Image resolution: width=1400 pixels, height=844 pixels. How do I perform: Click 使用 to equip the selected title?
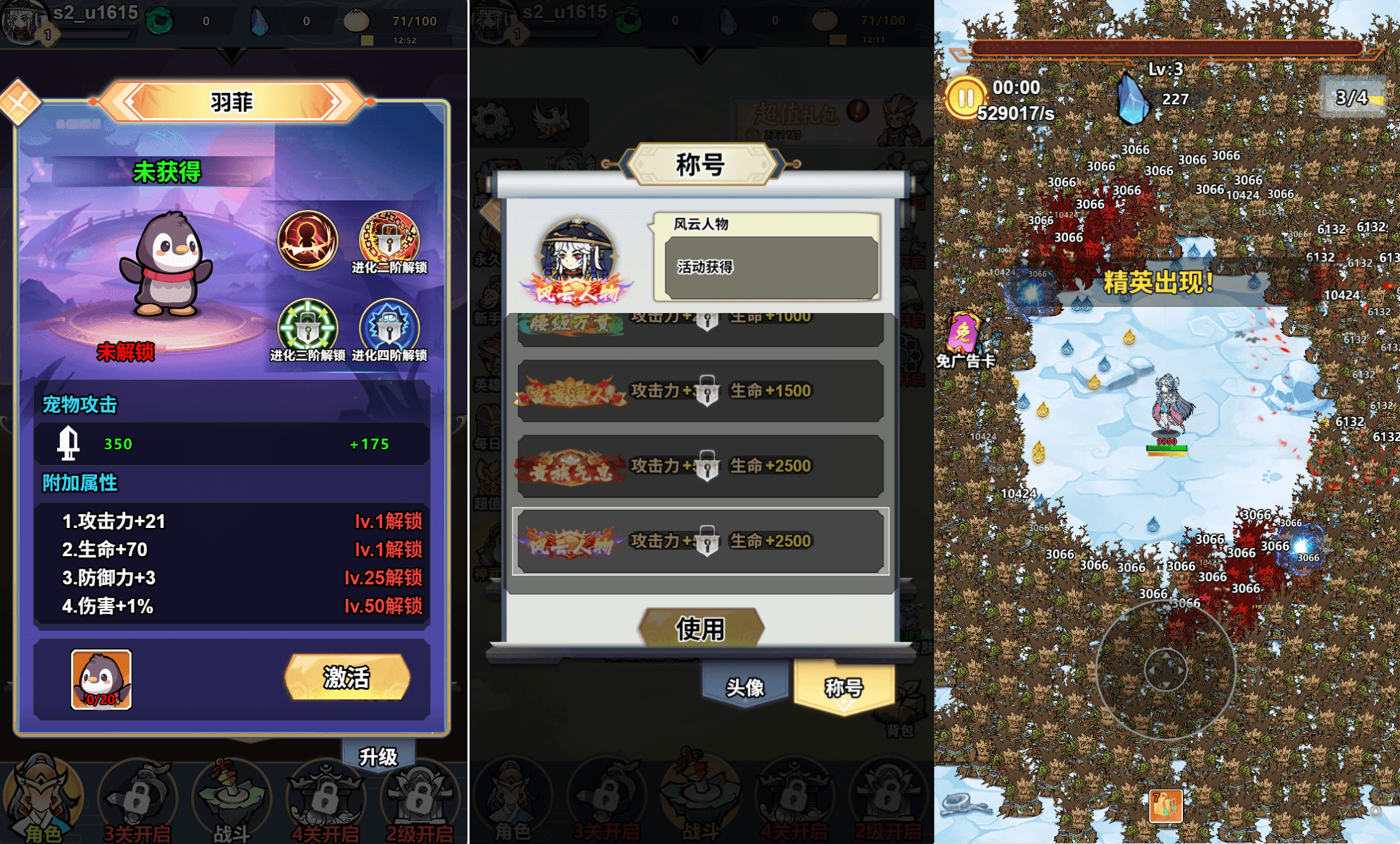pyautogui.click(x=700, y=628)
